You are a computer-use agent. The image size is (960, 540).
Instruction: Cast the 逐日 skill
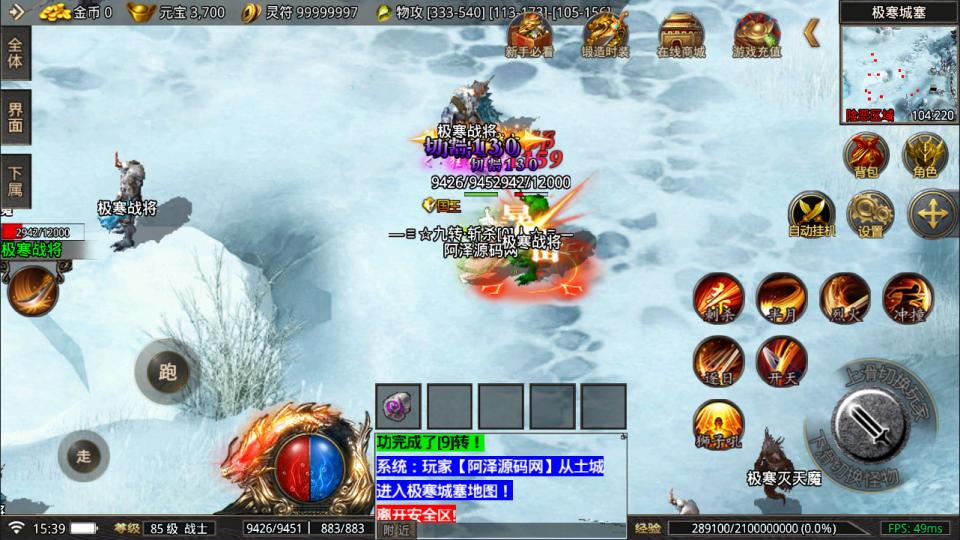(x=718, y=360)
